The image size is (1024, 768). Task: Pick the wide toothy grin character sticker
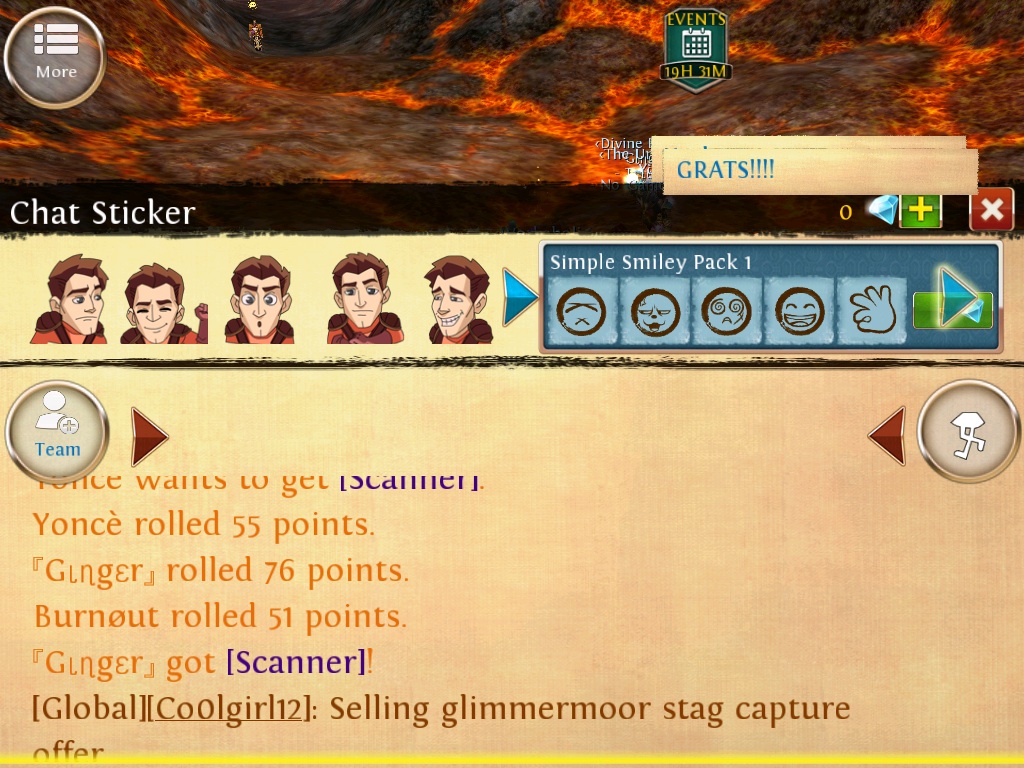[456, 301]
